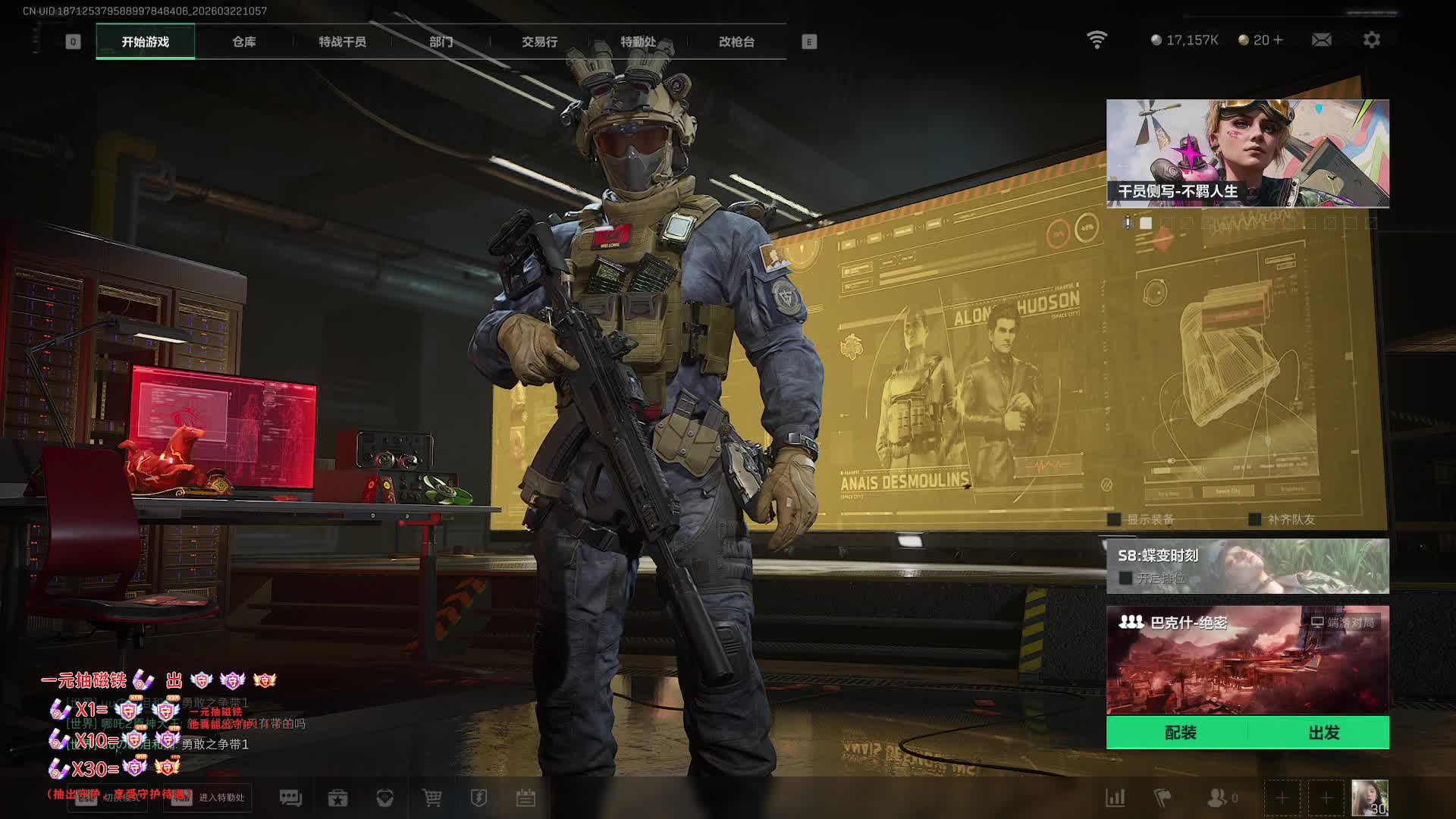Screen dimensions: 1456x819
Task: Enable the 开启排位 ranked checkbox
Action: 1125,578
